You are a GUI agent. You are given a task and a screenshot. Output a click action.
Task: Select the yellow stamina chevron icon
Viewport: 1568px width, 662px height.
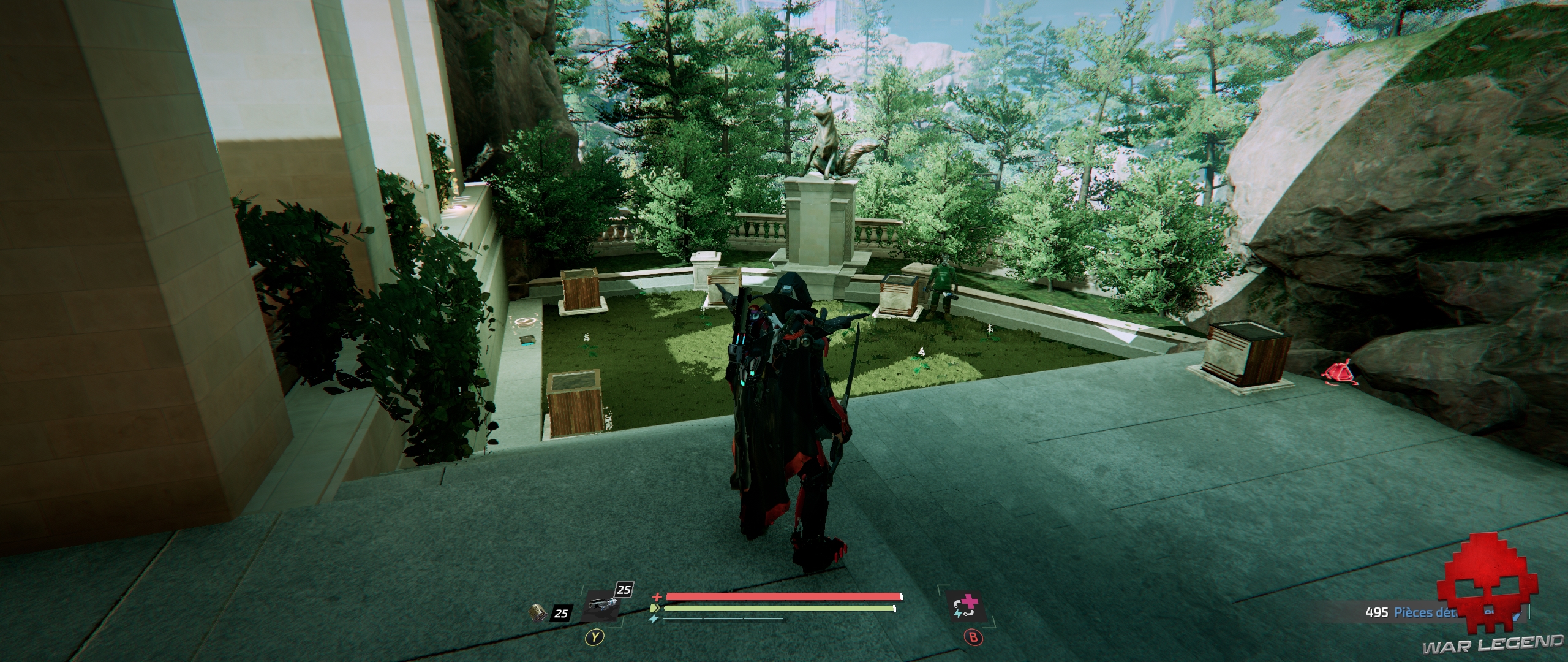pos(655,608)
